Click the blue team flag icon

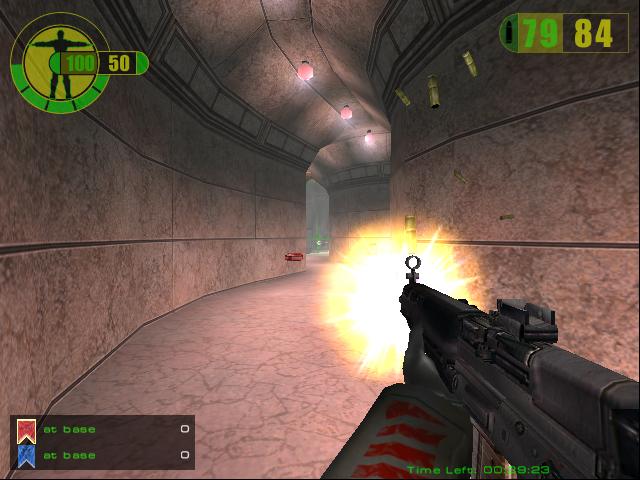27,455
